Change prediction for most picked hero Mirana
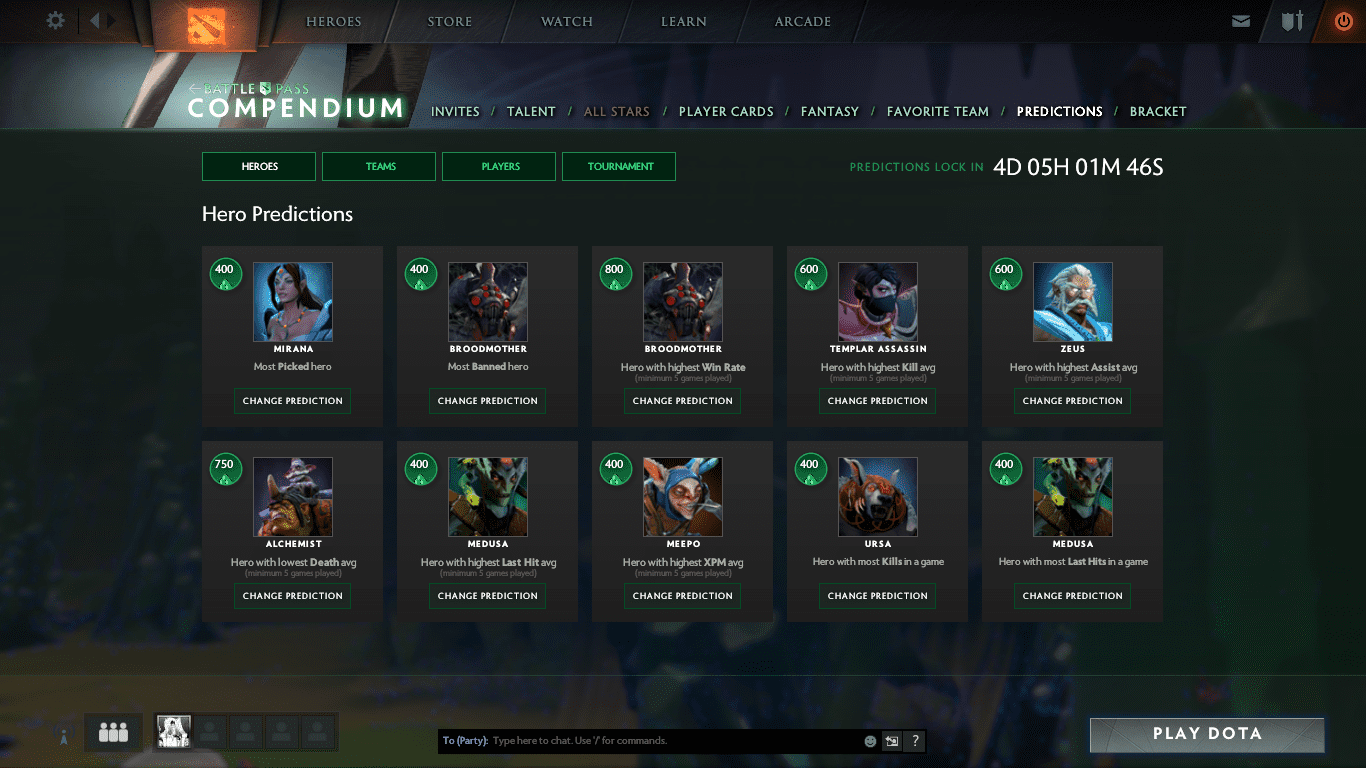Image resolution: width=1366 pixels, height=768 pixels. click(x=292, y=401)
